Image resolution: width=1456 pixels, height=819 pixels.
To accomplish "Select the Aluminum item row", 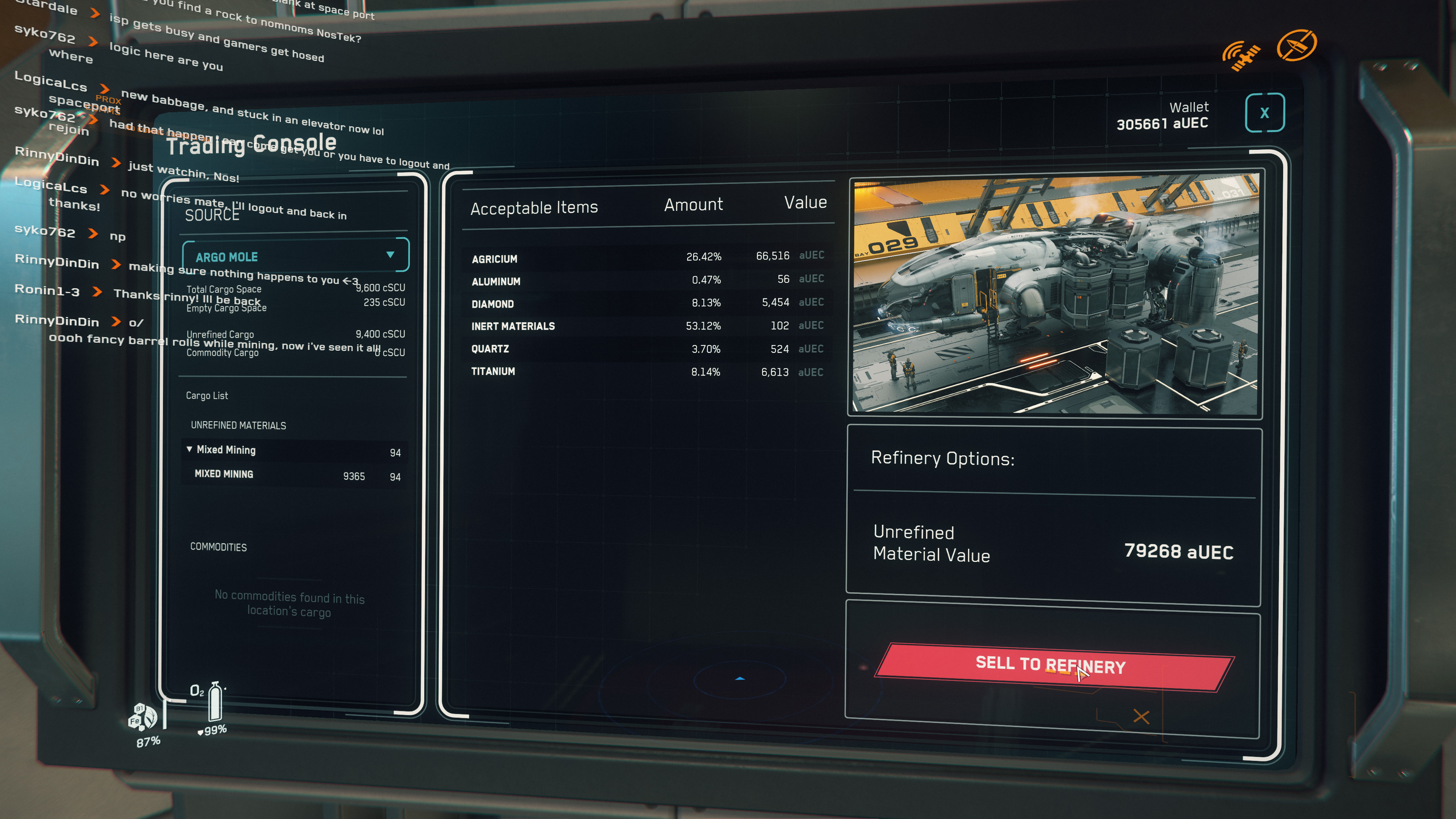I will click(646, 280).
